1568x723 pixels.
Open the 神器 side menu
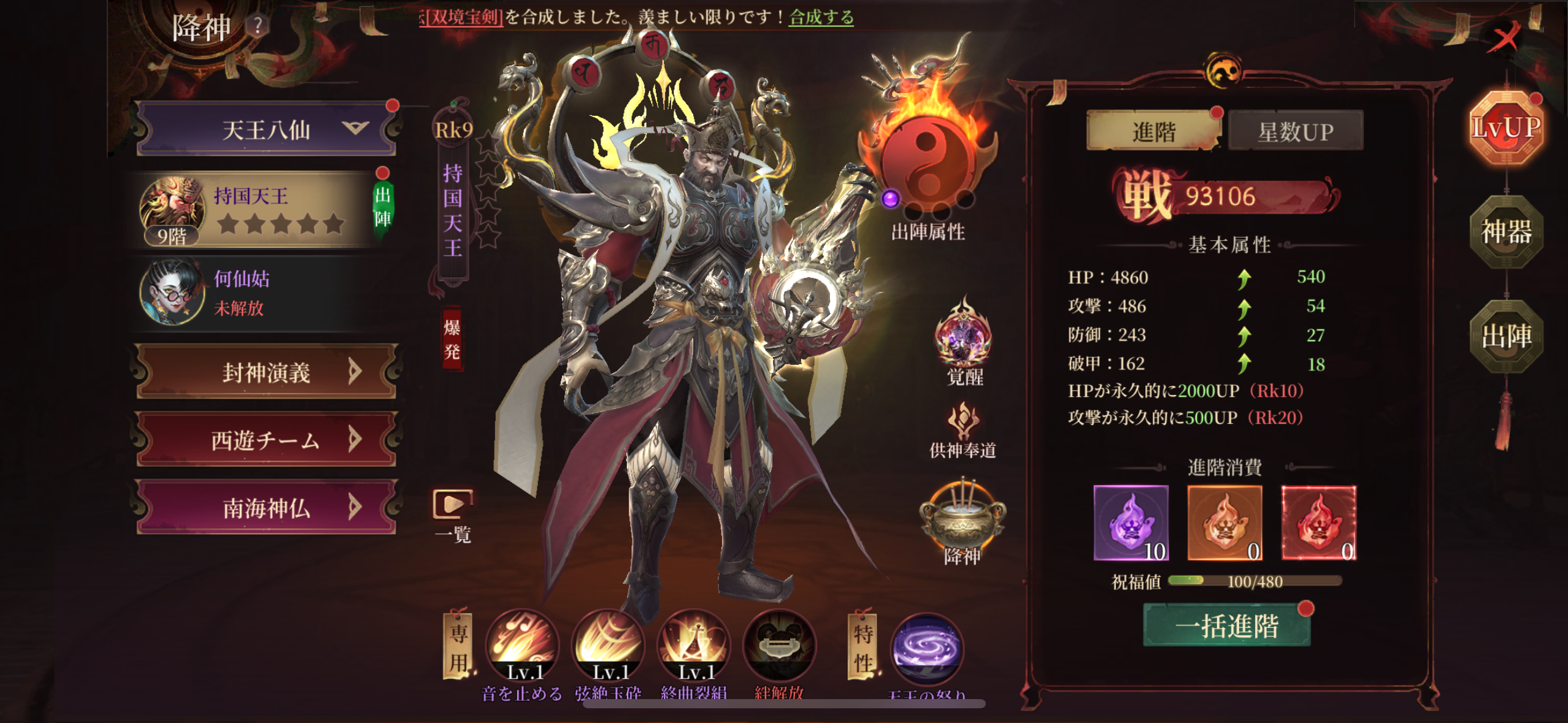tap(1506, 232)
